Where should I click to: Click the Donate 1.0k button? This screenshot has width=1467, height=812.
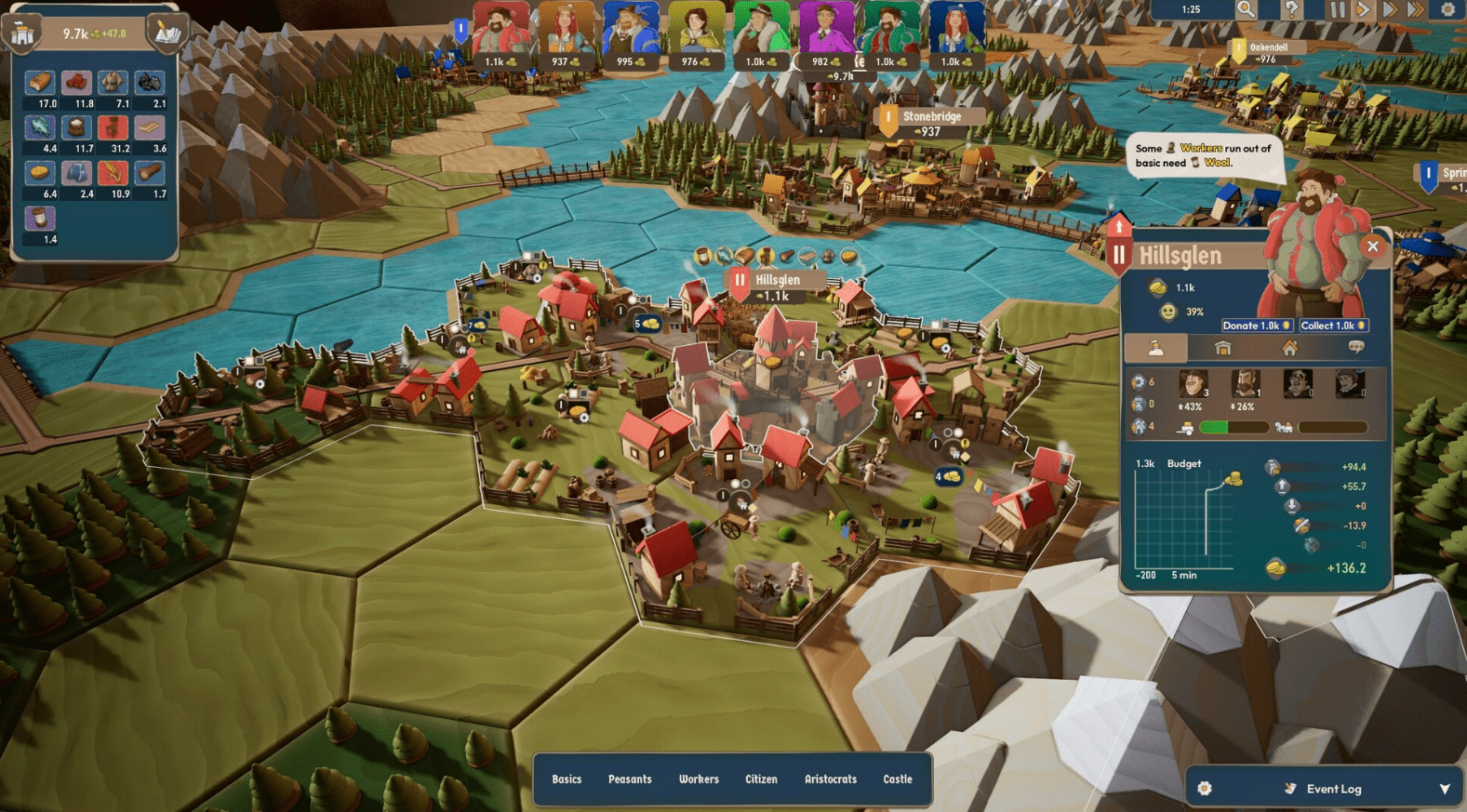point(1256,326)
